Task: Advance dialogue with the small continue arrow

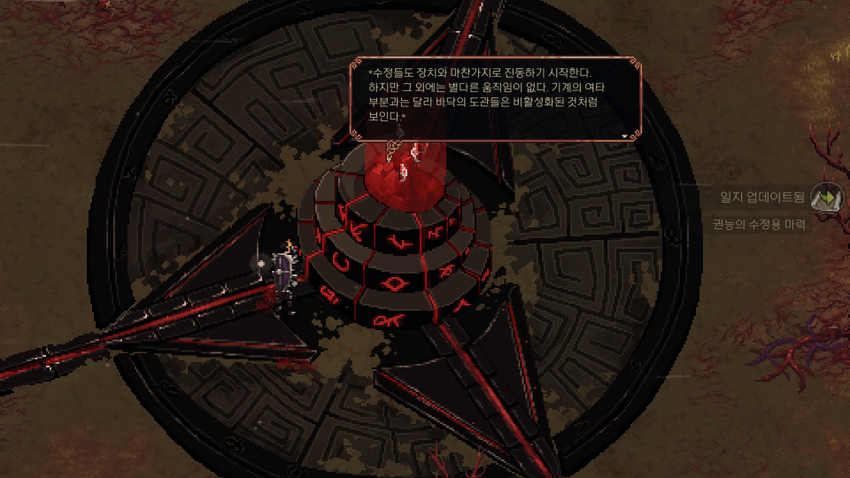Action: [625, 135]
